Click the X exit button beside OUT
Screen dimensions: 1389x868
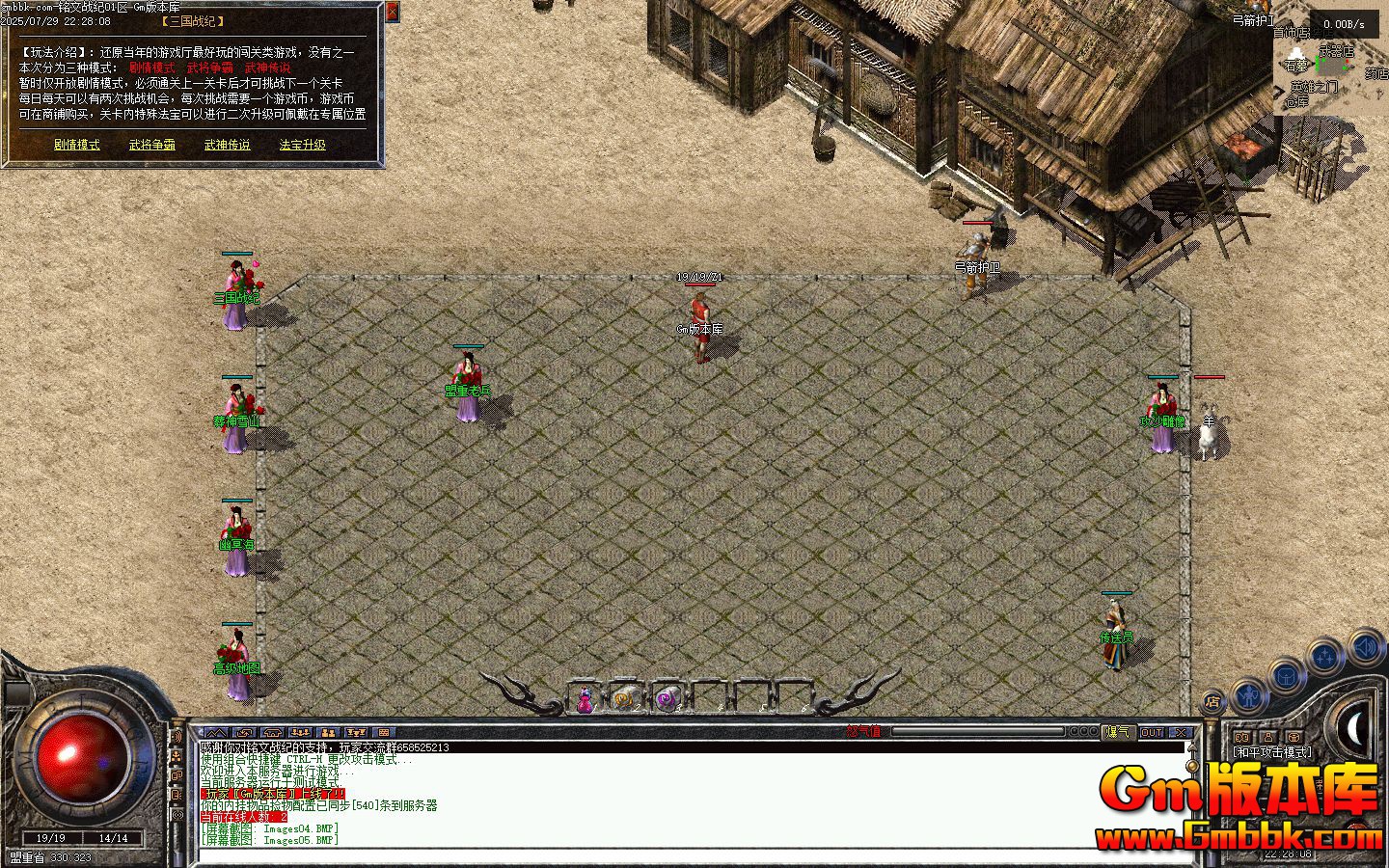pyautogui.click(x=1181, y=732)
